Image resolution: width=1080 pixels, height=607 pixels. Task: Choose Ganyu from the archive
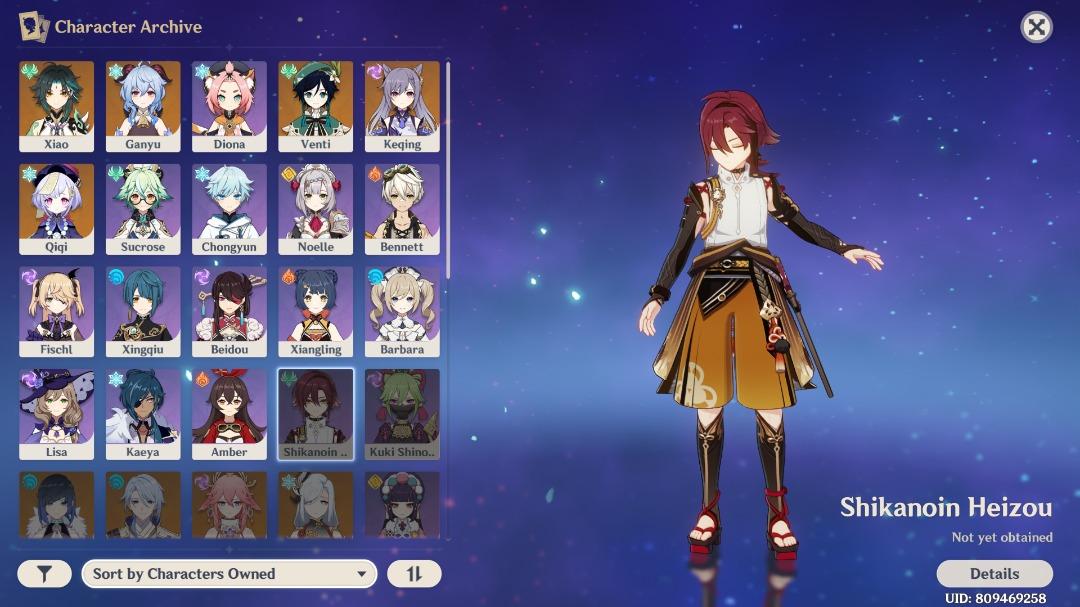143,106
